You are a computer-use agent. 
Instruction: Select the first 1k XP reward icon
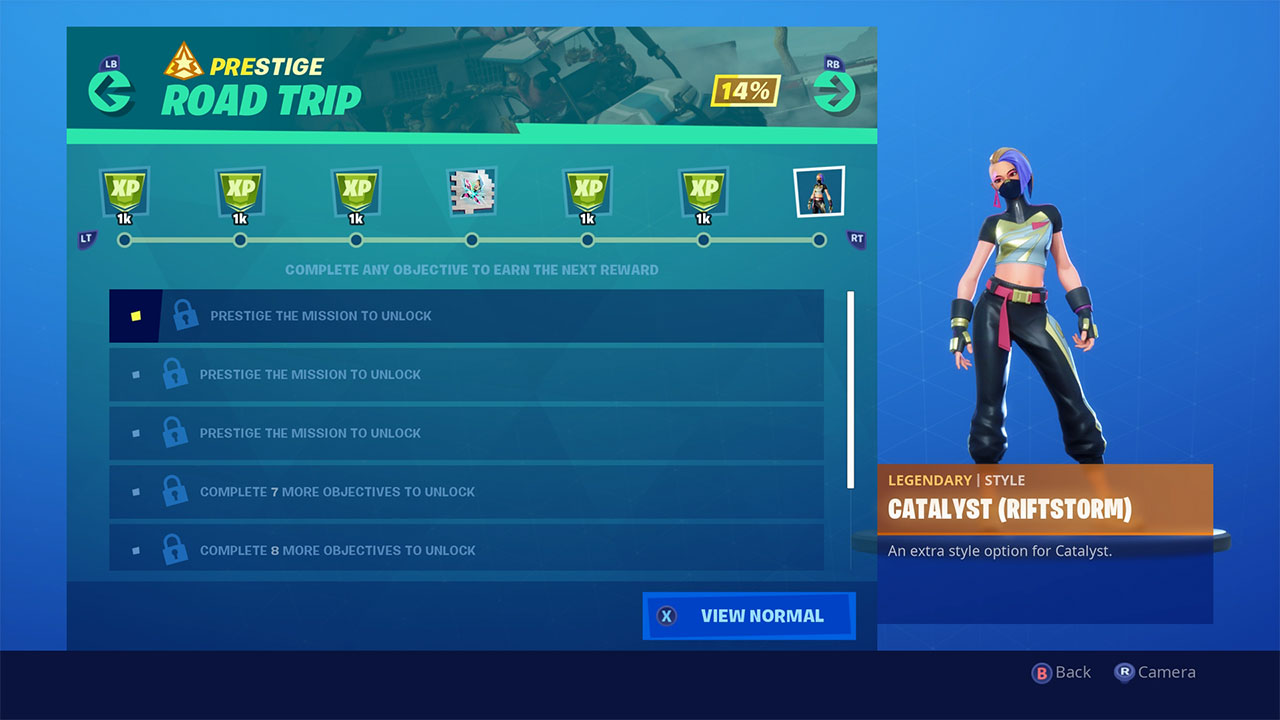click(x=124, y=192)
